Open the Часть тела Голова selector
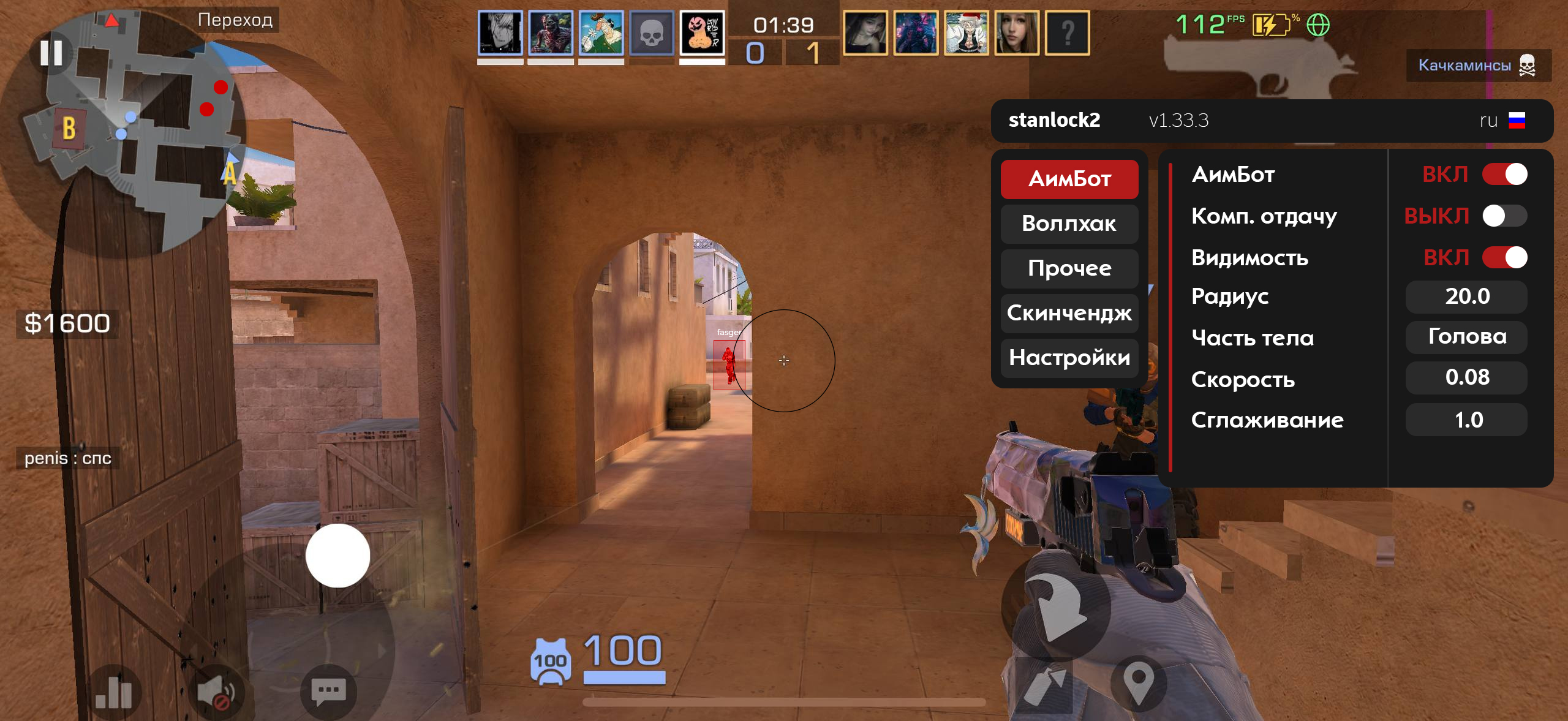This screenshot has height=721, width=1568. [1466, 337]
